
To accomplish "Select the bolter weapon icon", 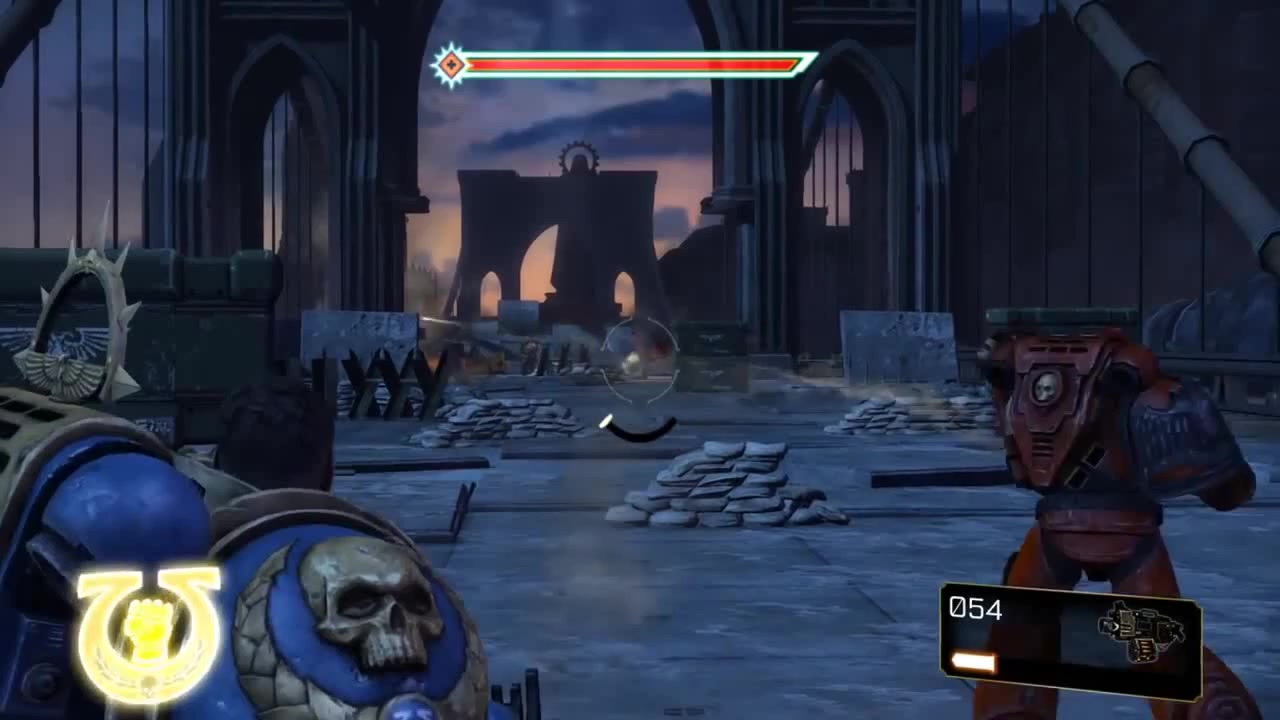I will pos(1141,632).
